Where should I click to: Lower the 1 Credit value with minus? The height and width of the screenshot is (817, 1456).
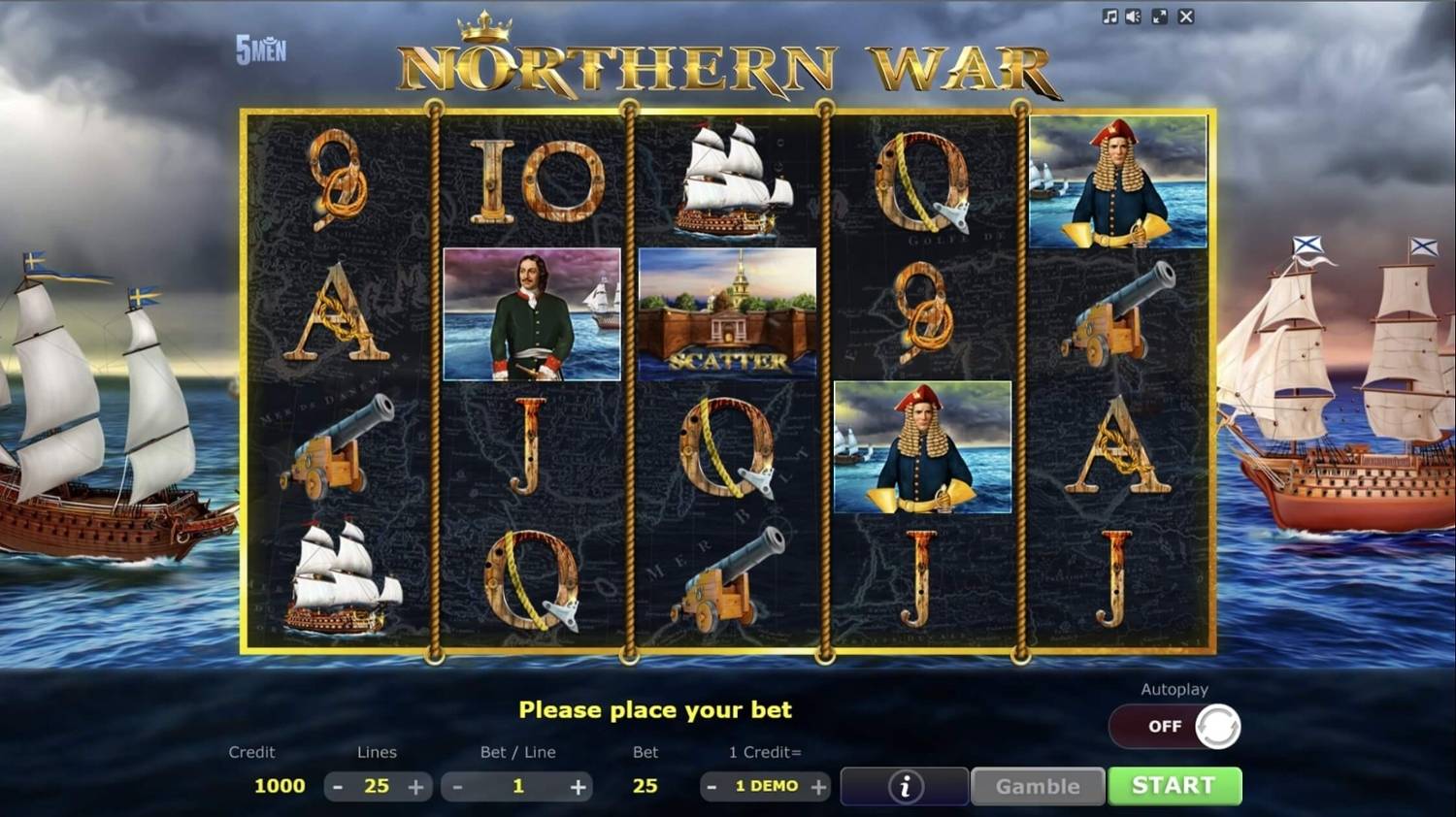pyautogui.click(x=712, y=786)
